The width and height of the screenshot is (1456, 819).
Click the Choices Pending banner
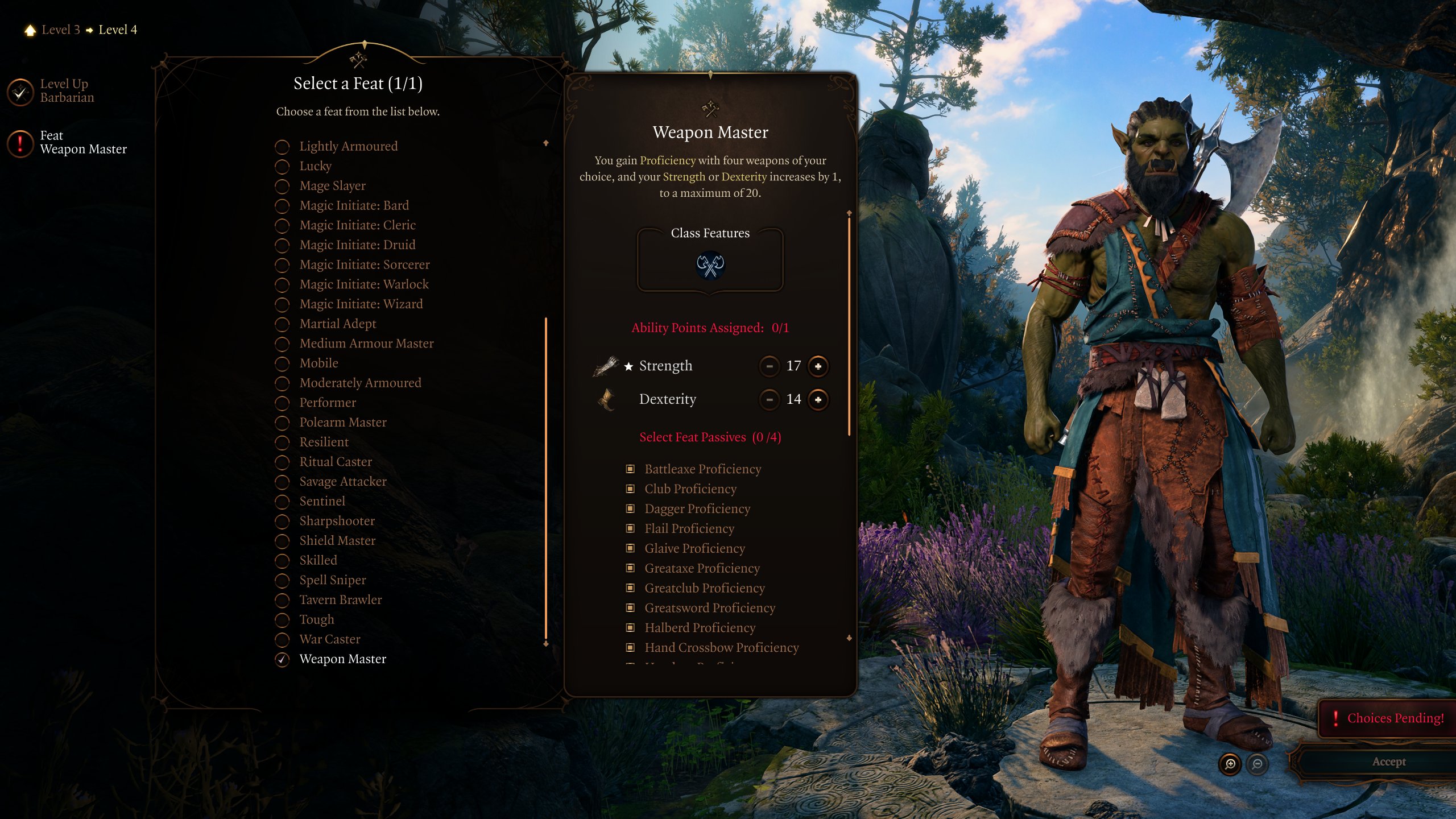click(x=1388, y=717)
